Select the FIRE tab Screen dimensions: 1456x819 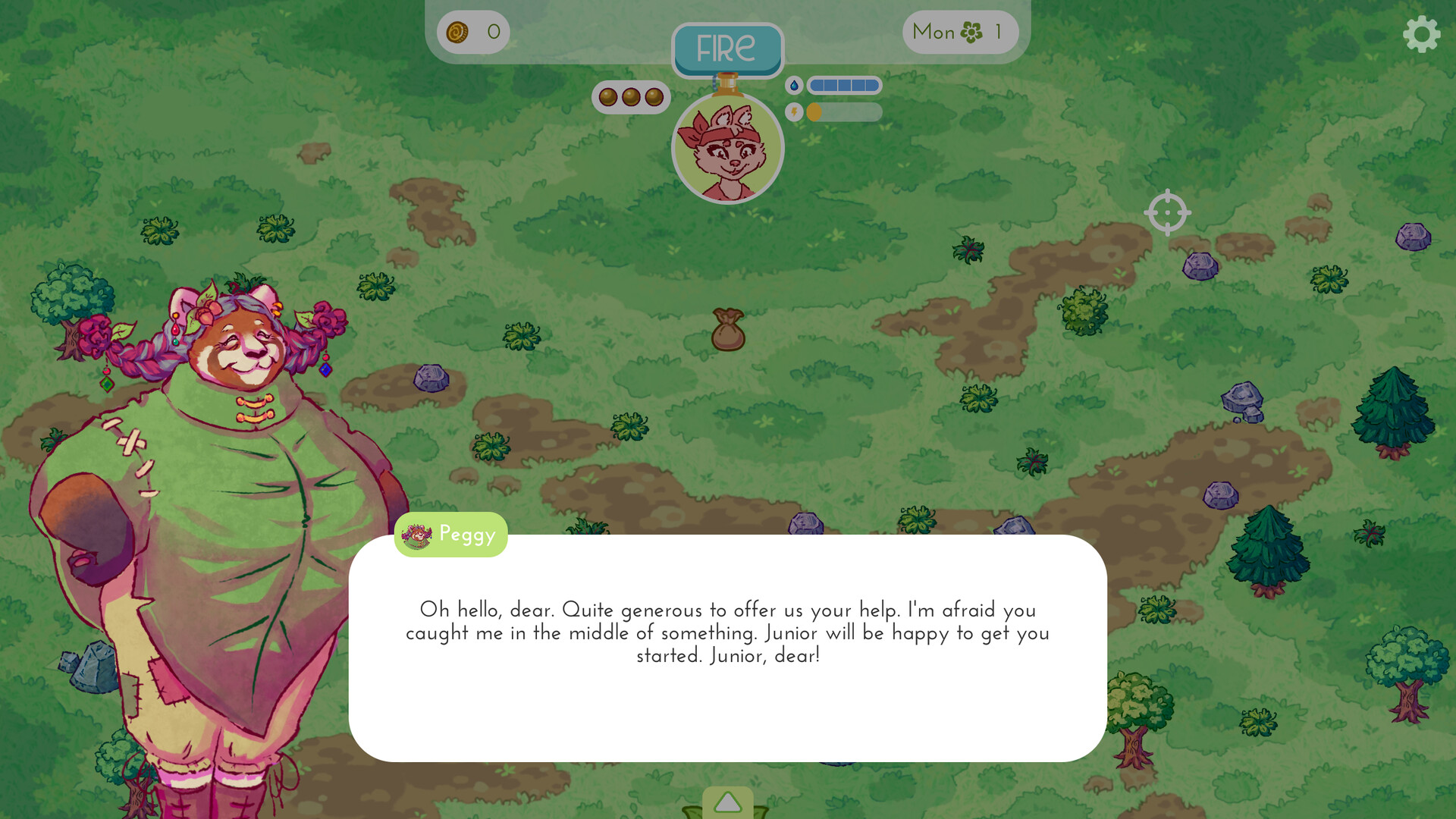pyautogui.click(x=727, y=49)
